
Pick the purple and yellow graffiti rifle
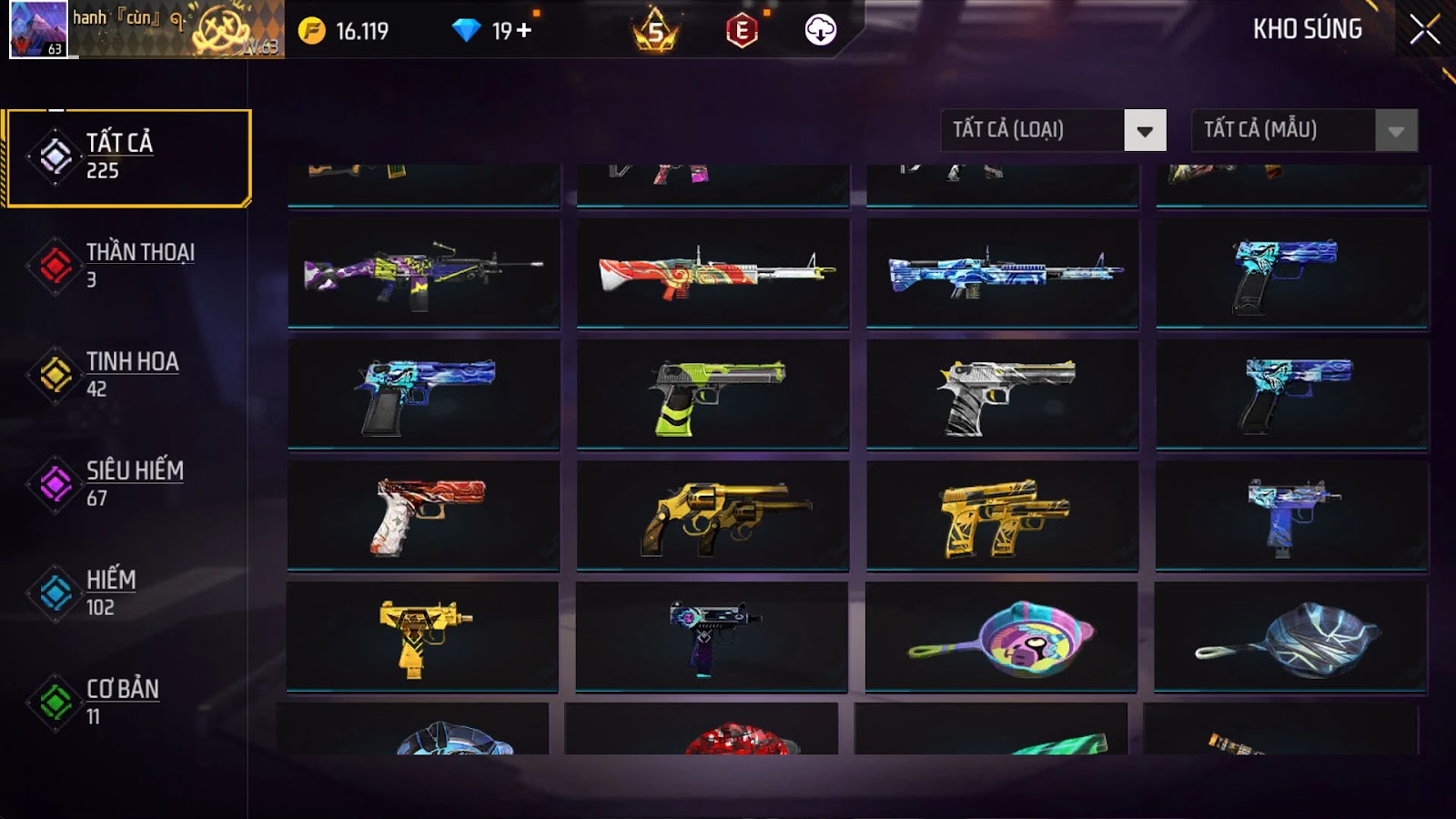423,272
